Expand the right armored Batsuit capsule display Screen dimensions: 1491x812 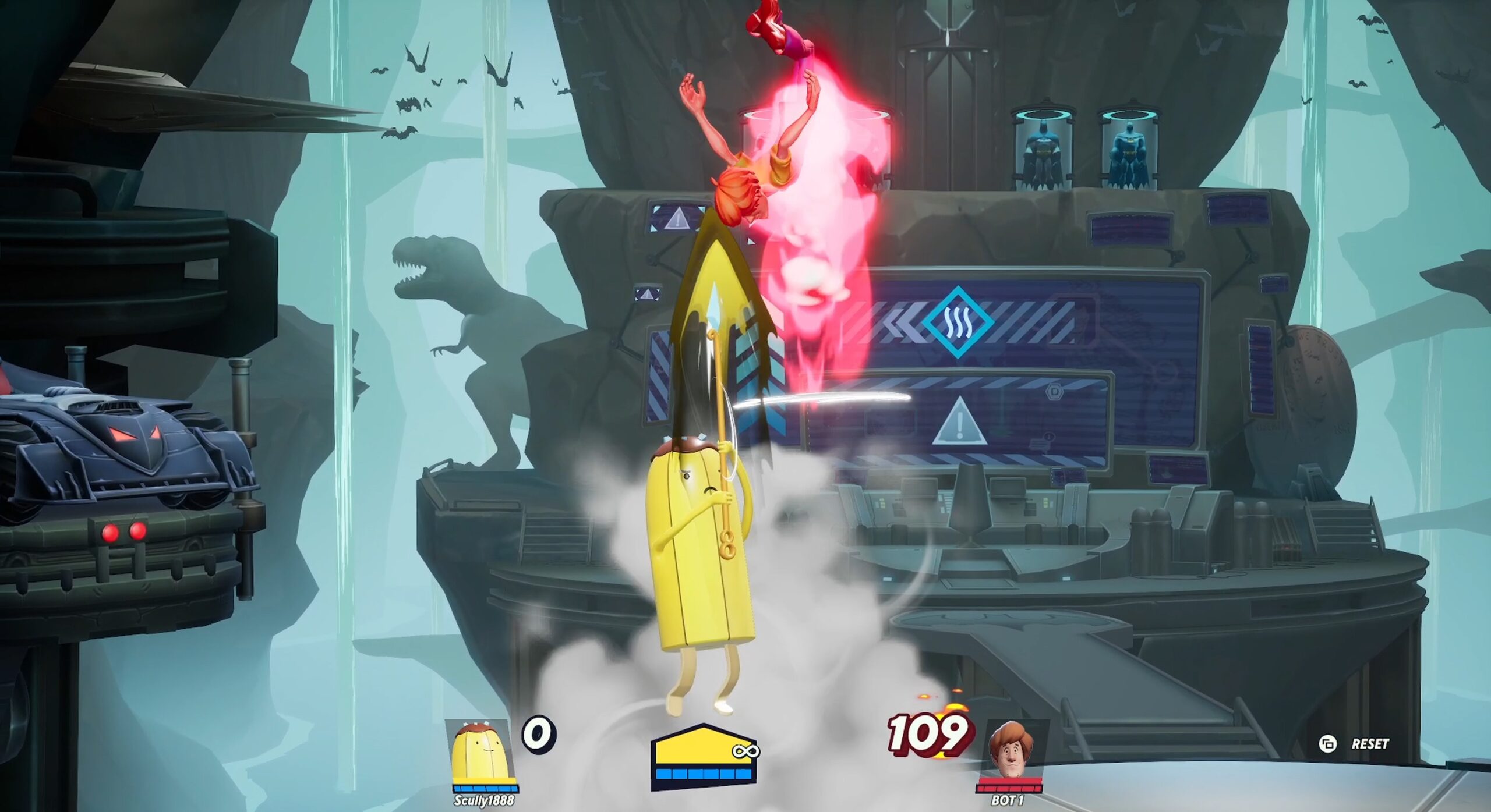[x=1130, y=146]
